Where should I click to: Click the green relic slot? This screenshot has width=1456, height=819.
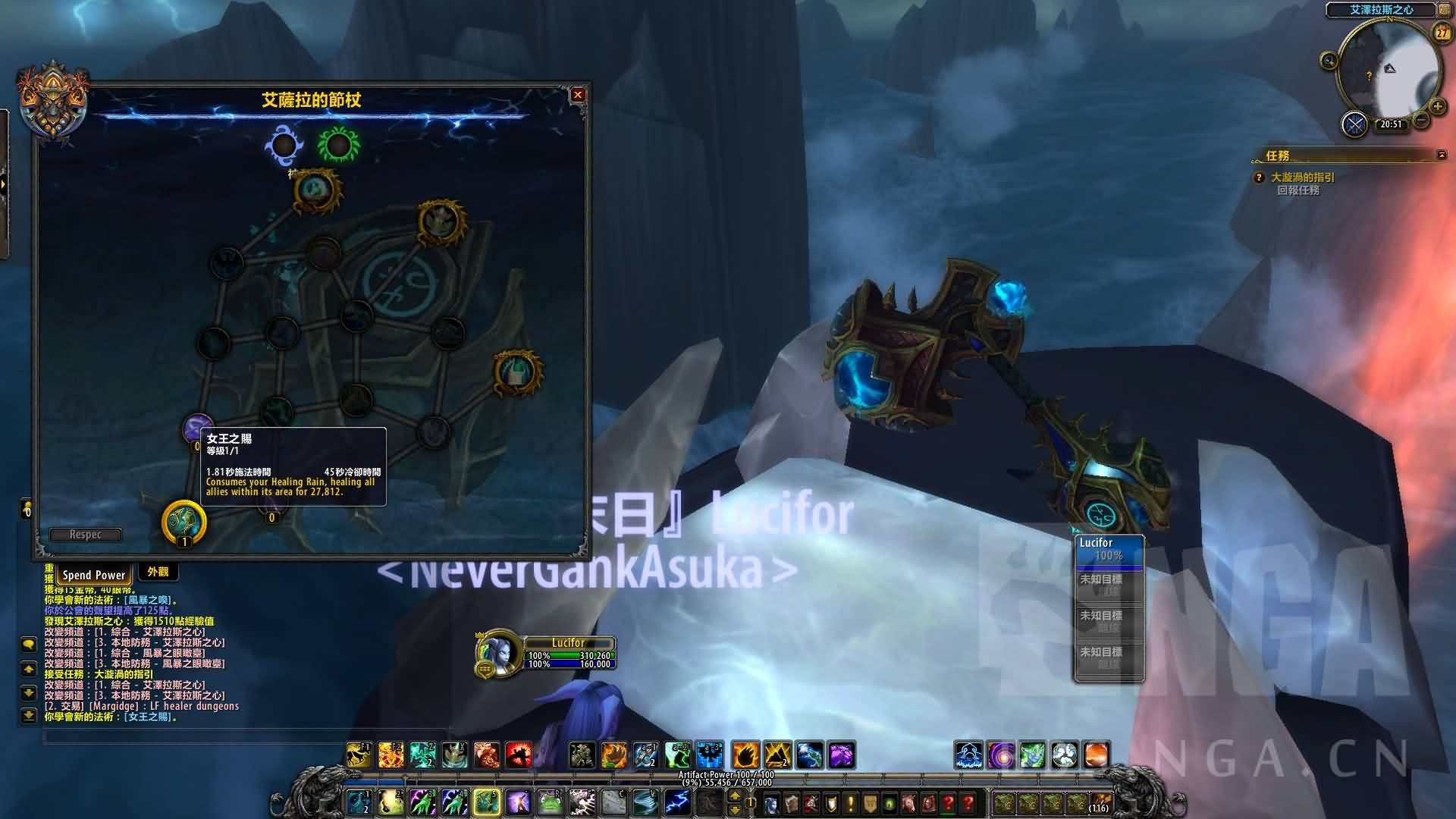pos(338,144)
